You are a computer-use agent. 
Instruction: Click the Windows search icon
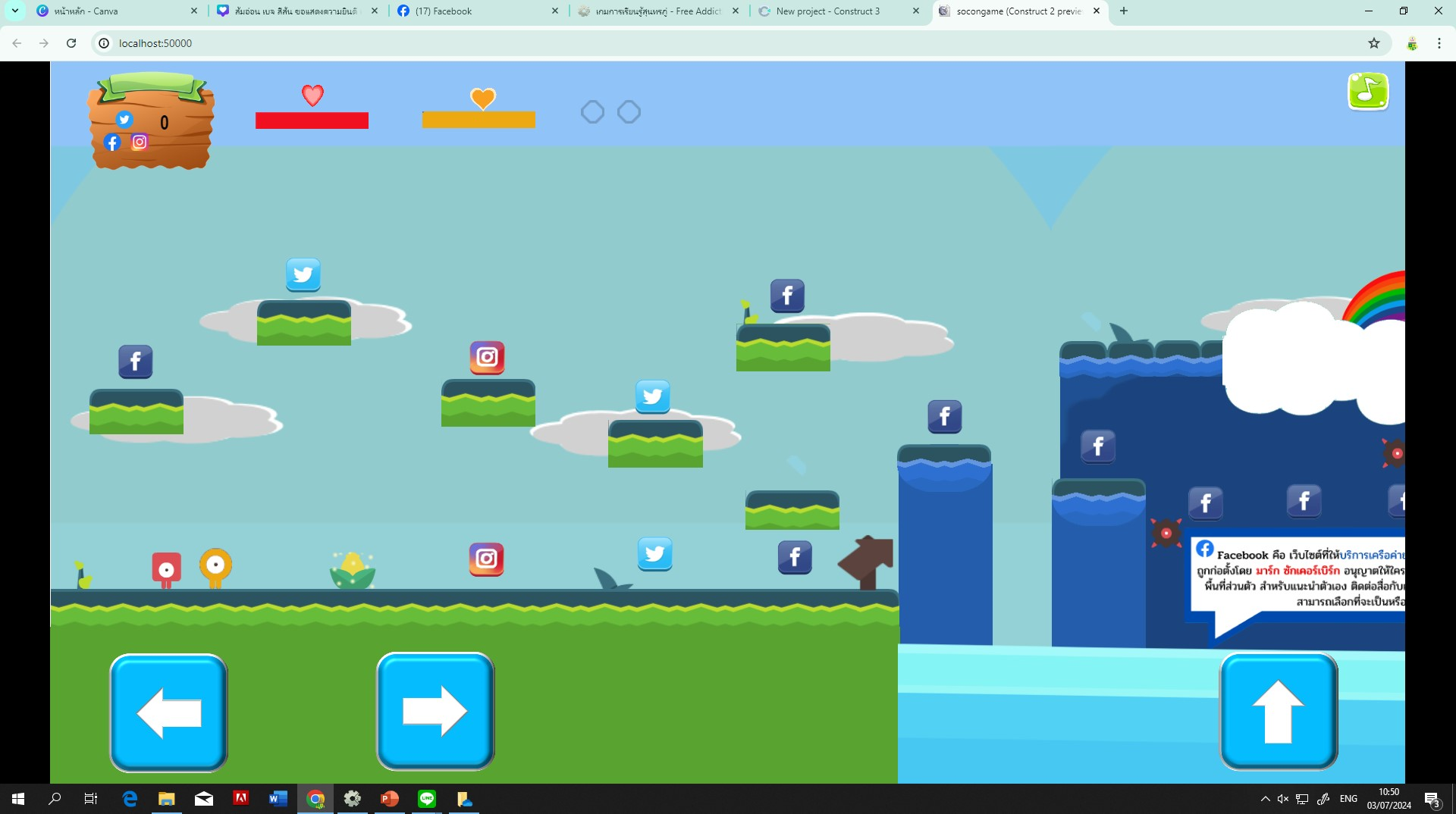(x=53, y=798)
